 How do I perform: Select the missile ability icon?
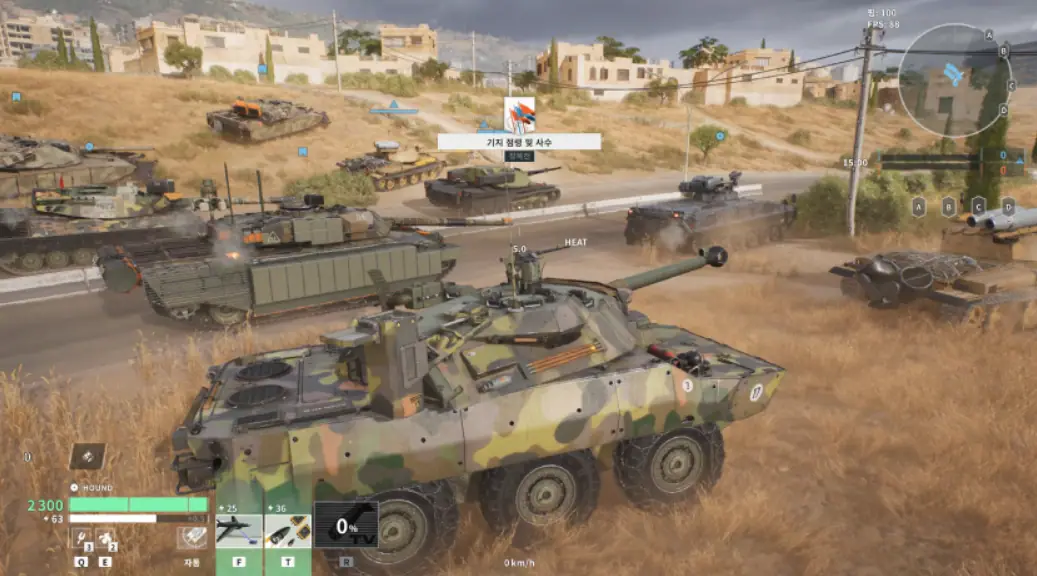[x=238, y=530]
